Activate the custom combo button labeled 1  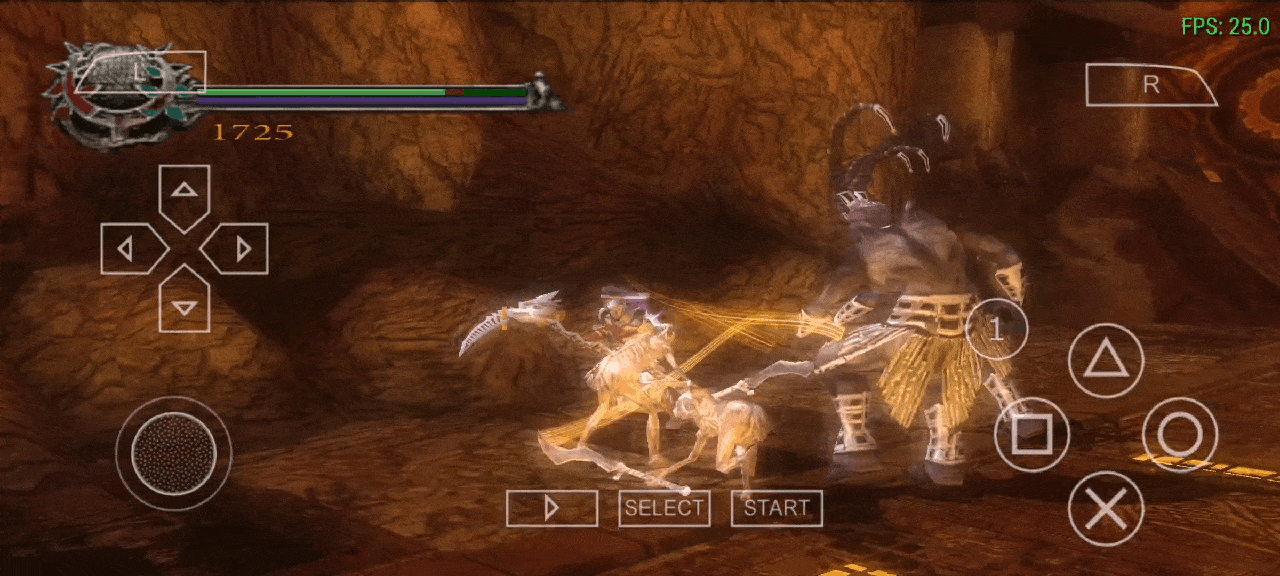pyautogui.click(x=996, y=329)
